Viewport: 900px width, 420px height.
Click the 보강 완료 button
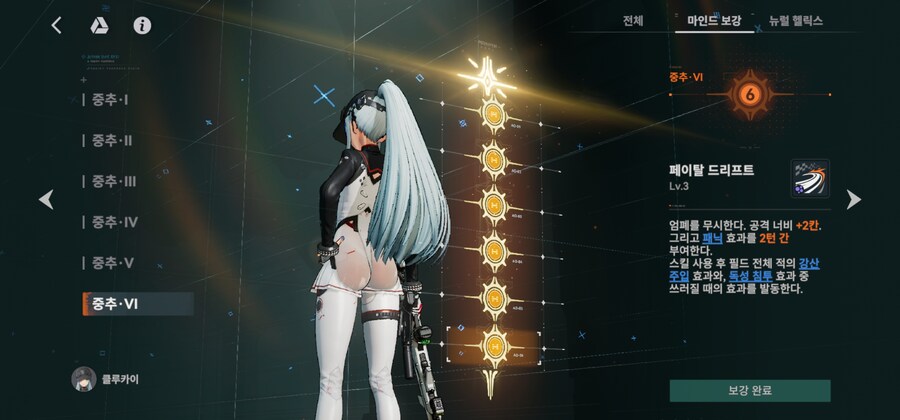749,390
